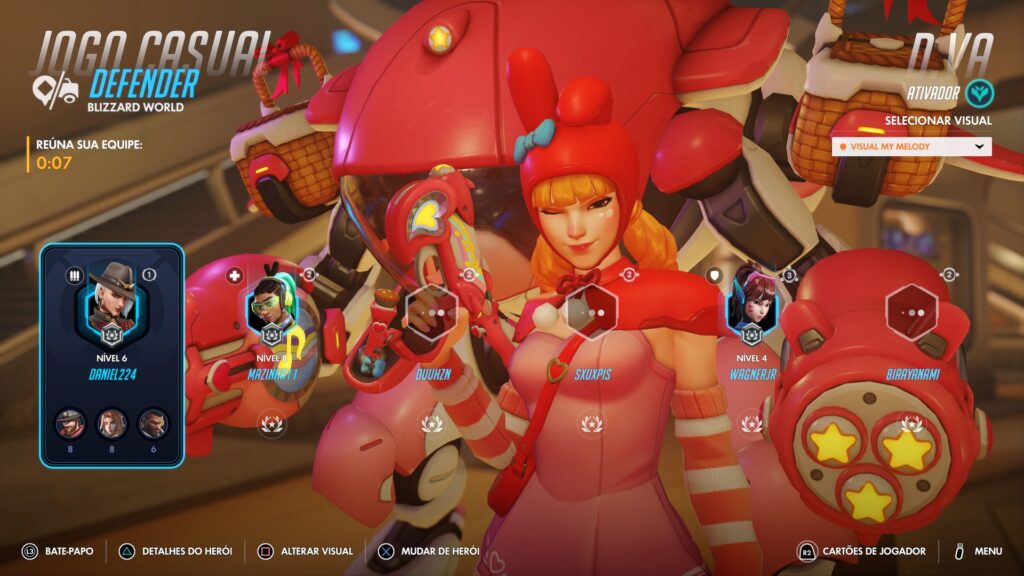Select the Sxuxpis player slot
Image resolution: width=1024 pixels, height=576 pixels.
coord(591,311)
